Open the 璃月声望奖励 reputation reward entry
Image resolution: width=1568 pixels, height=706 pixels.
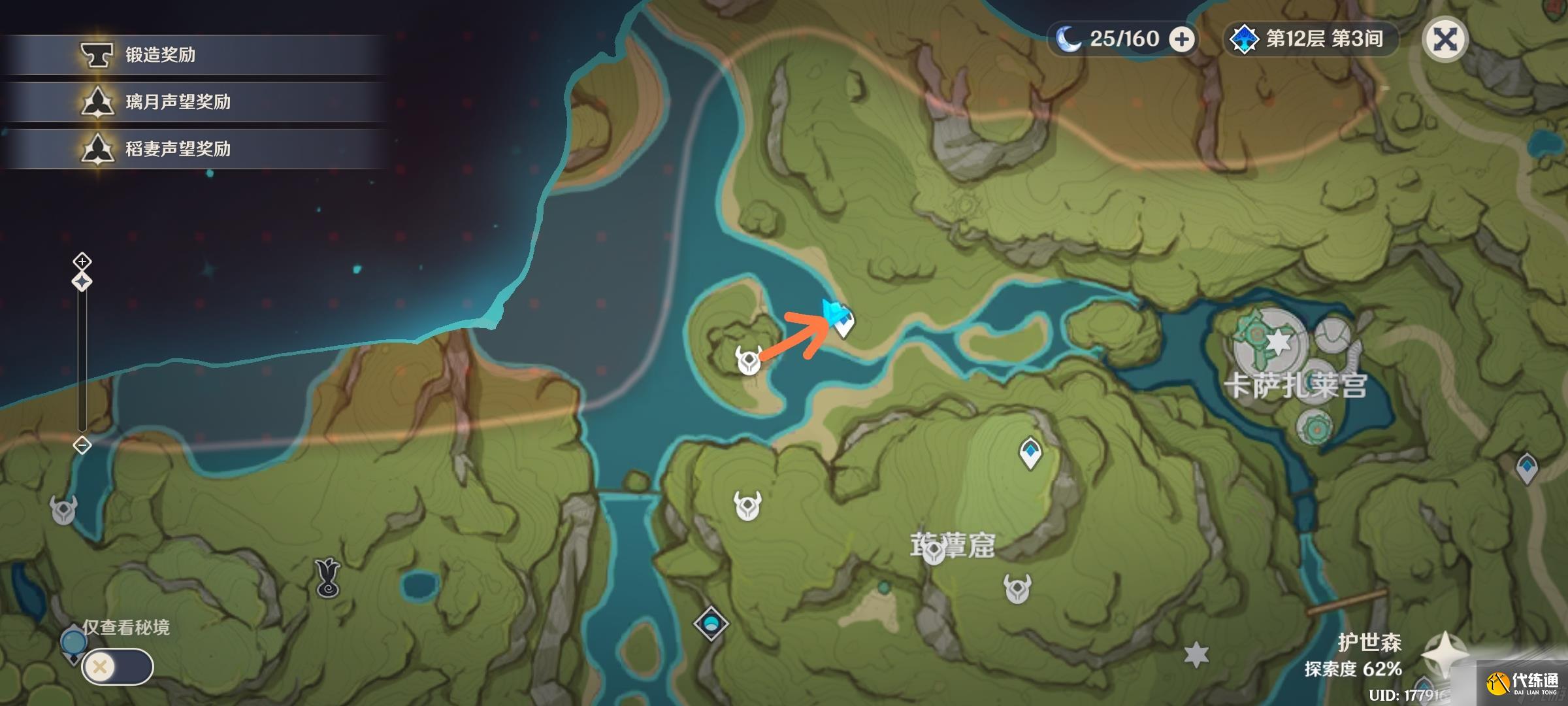click(x=178, y=102)
